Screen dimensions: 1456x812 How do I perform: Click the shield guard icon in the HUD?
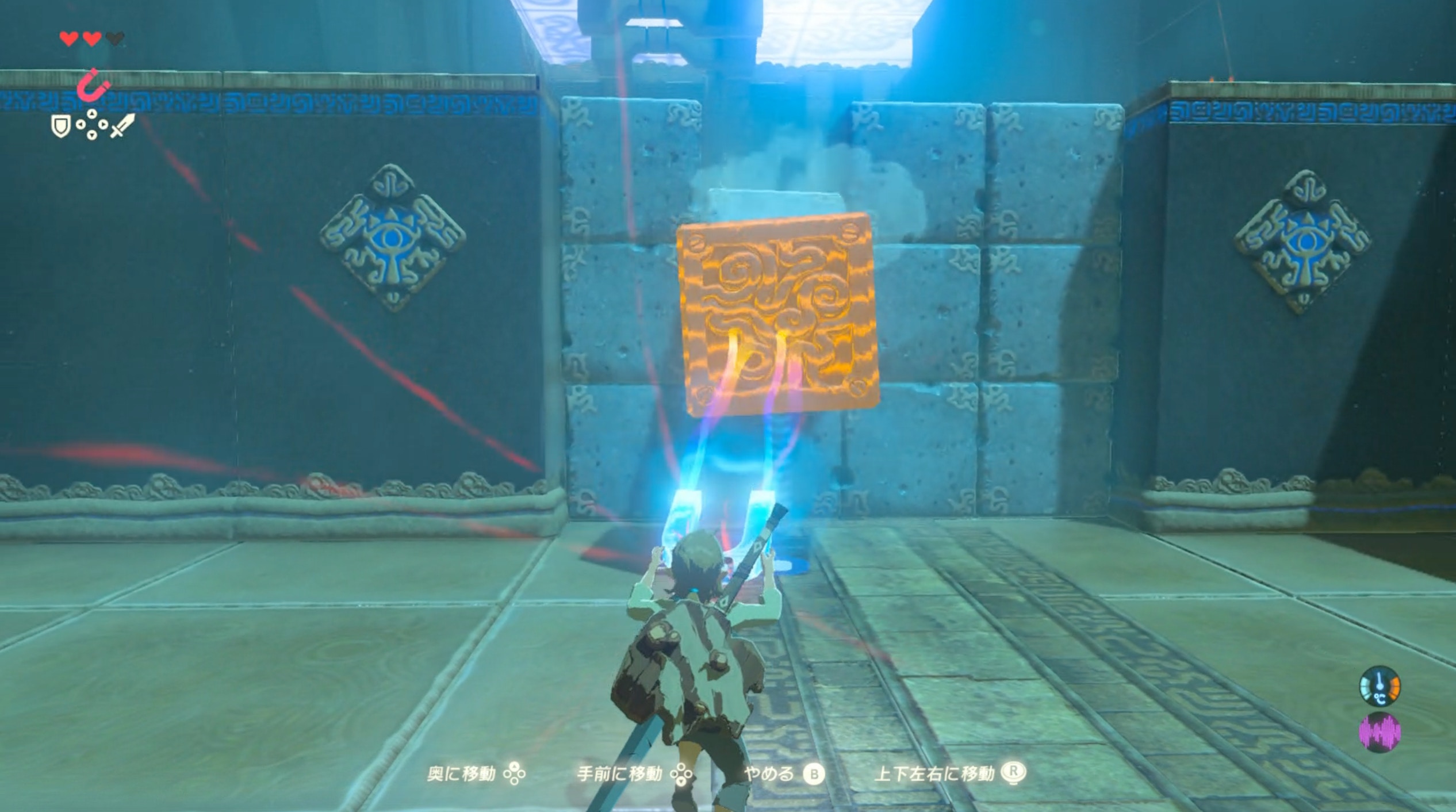pyautogui.click(x=61, y=126)
